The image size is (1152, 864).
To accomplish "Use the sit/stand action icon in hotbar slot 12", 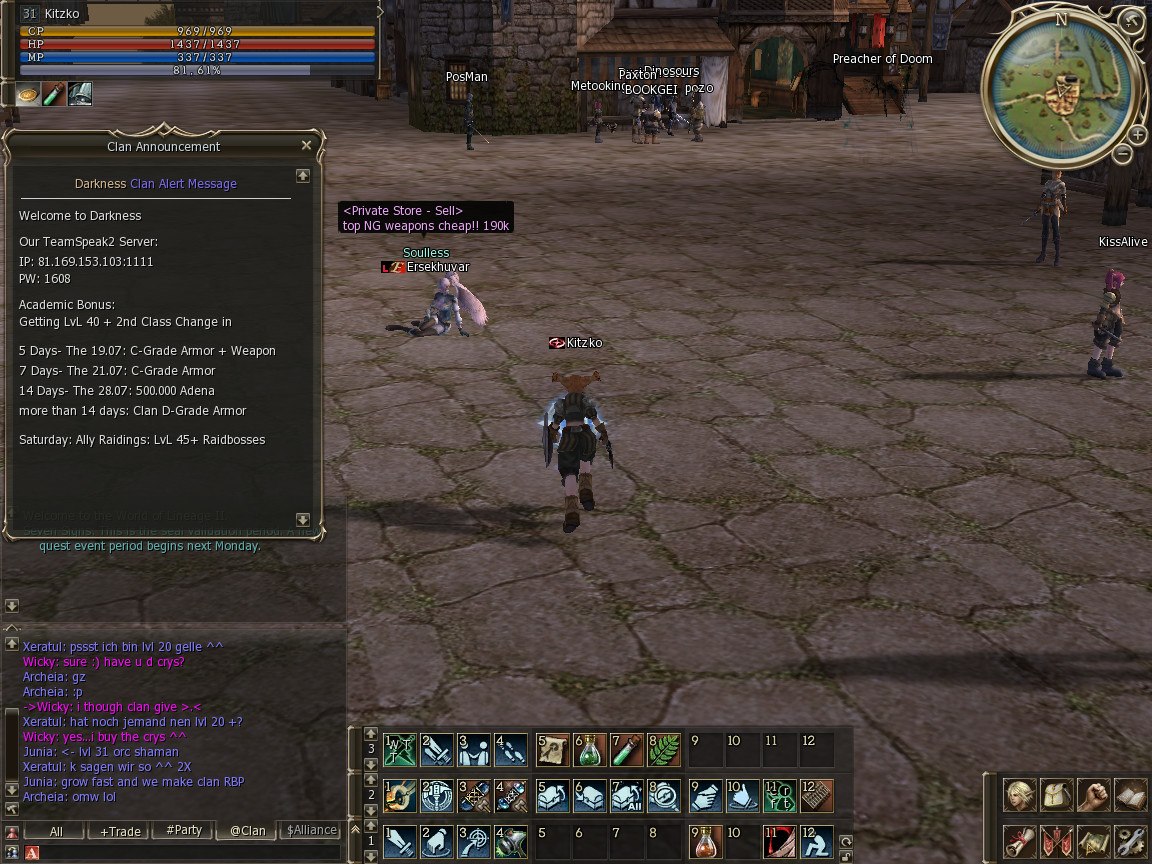I will pos(816,842).
